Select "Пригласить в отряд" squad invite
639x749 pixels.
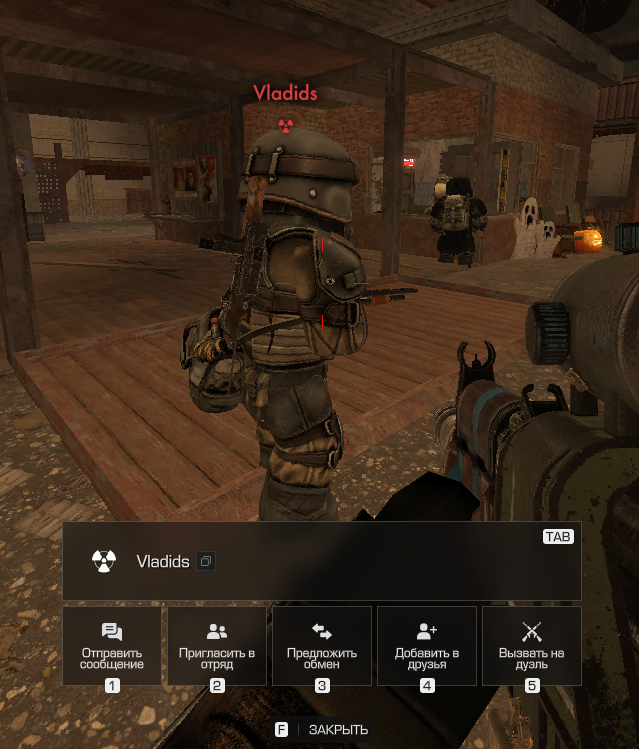click(x=217, y=645)
